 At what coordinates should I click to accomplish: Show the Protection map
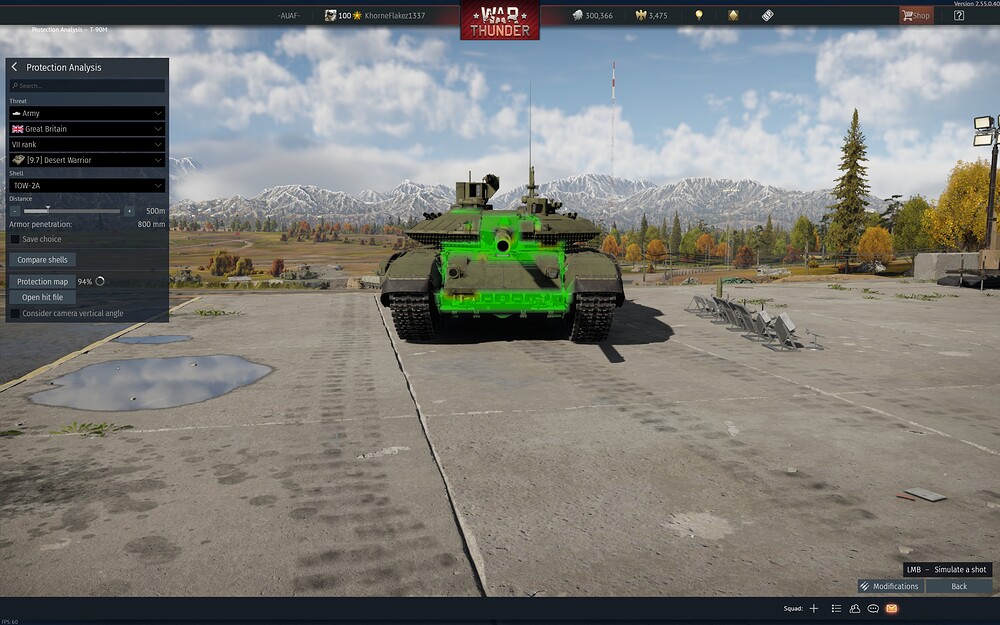(x=42, y=282)
